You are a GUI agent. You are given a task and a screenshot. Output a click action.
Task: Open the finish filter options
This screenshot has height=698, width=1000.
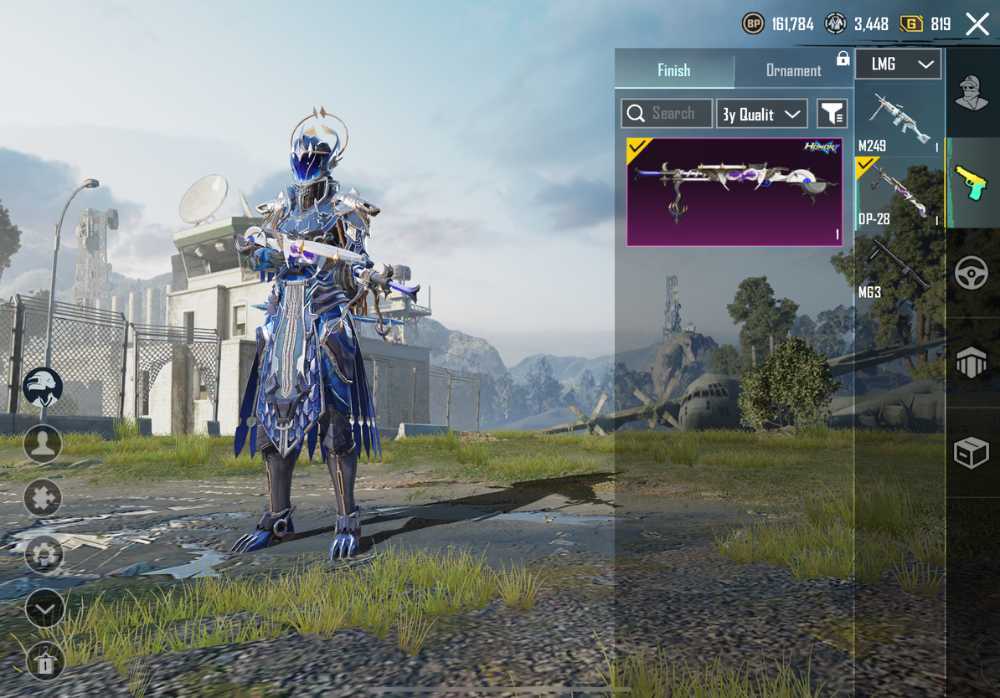(832, 114)
